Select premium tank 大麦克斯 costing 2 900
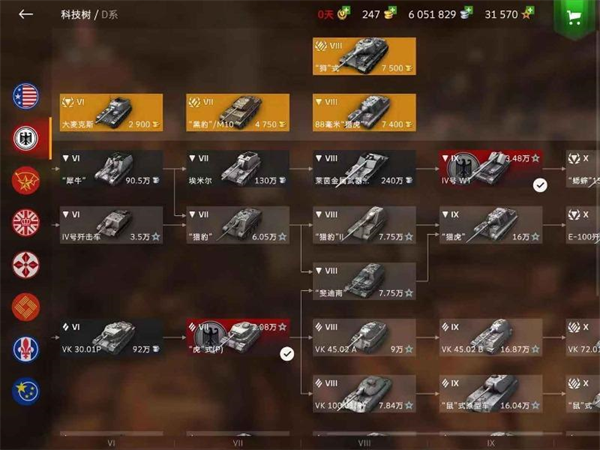Viewport: 600px width, 450px height. point(111,113)
